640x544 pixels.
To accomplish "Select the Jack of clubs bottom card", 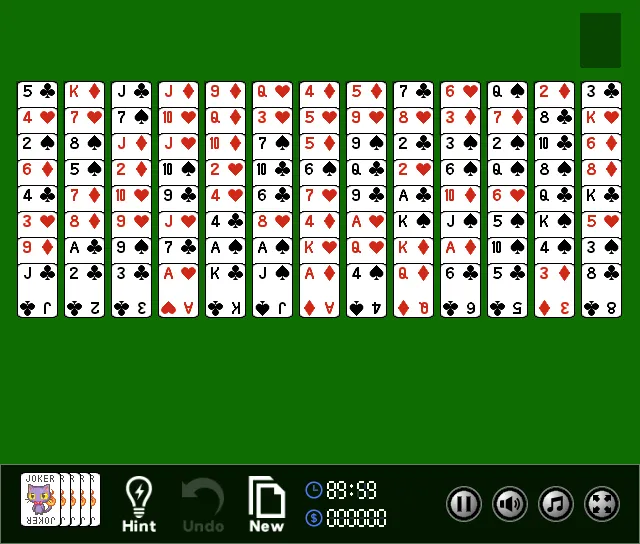I will 36,290.
